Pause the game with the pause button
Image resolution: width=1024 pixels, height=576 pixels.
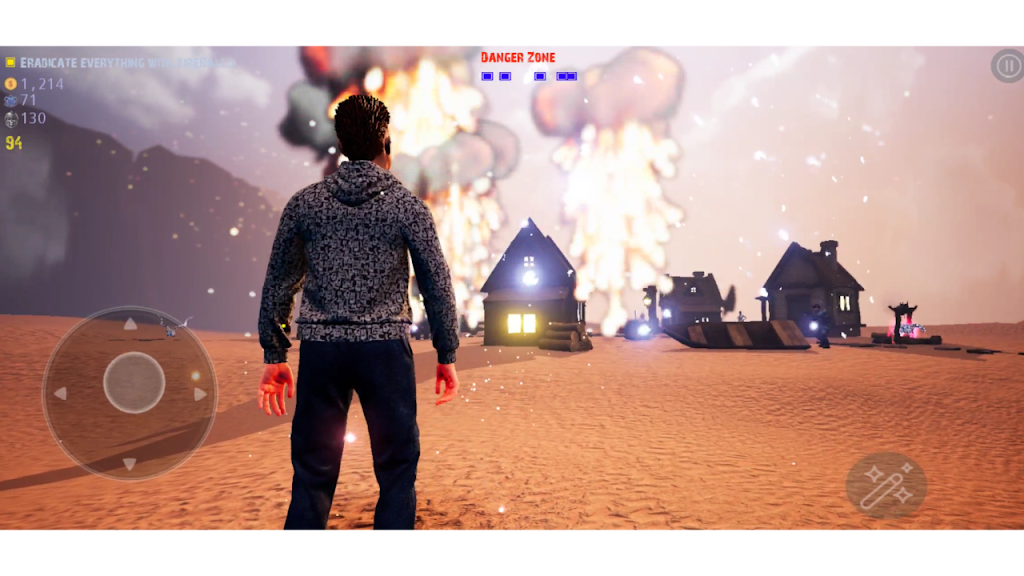click(x=1007, y=66)
